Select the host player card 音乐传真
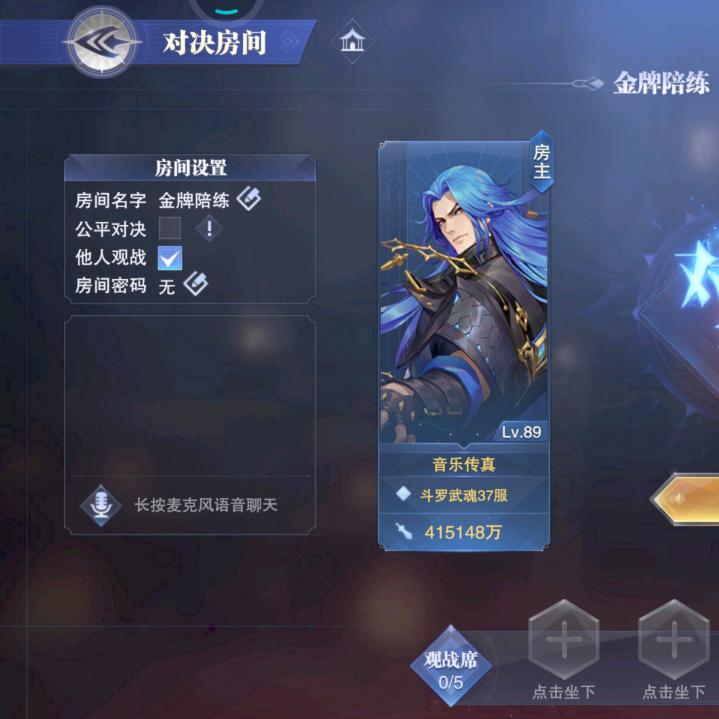Image resolution: width=719 pixels, height=719 pixels. pyautogui.click(x=463, y=340)
